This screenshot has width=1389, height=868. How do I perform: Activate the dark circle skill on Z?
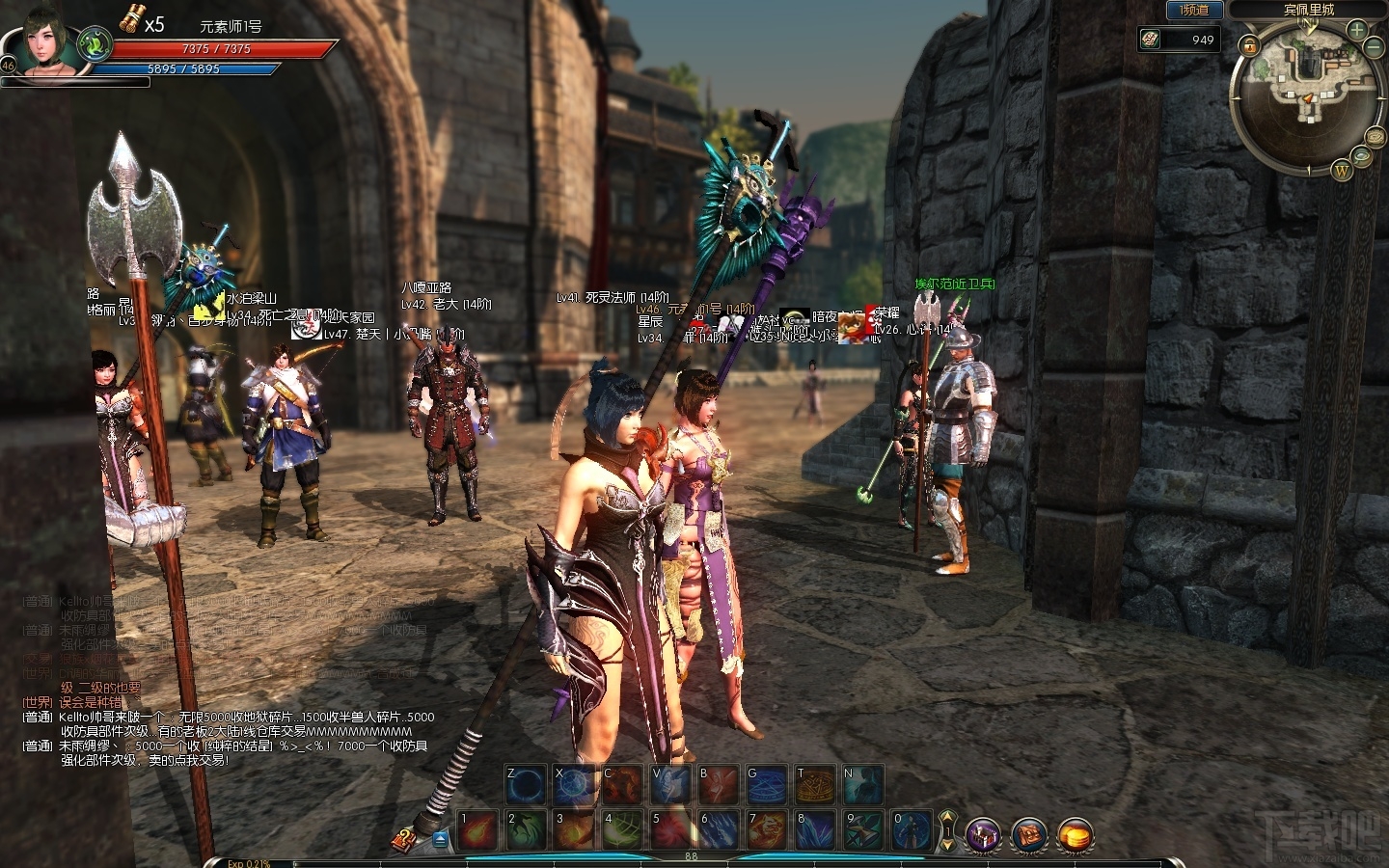click(x=527, y=785)
